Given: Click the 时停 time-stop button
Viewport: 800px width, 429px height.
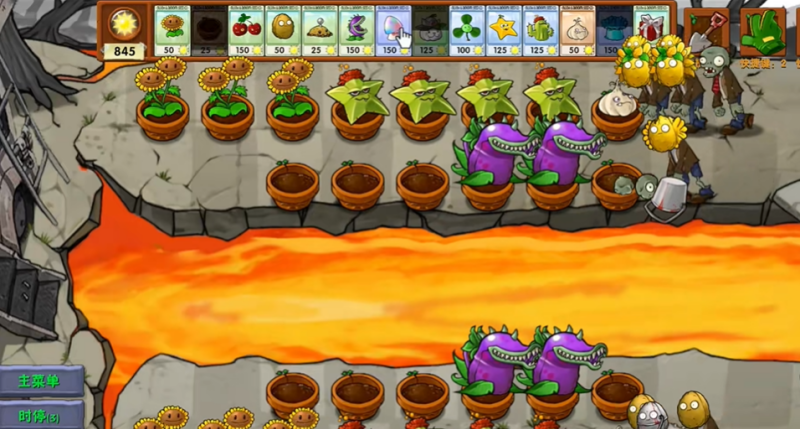Looking at the screenshot, I should (40, 415).
